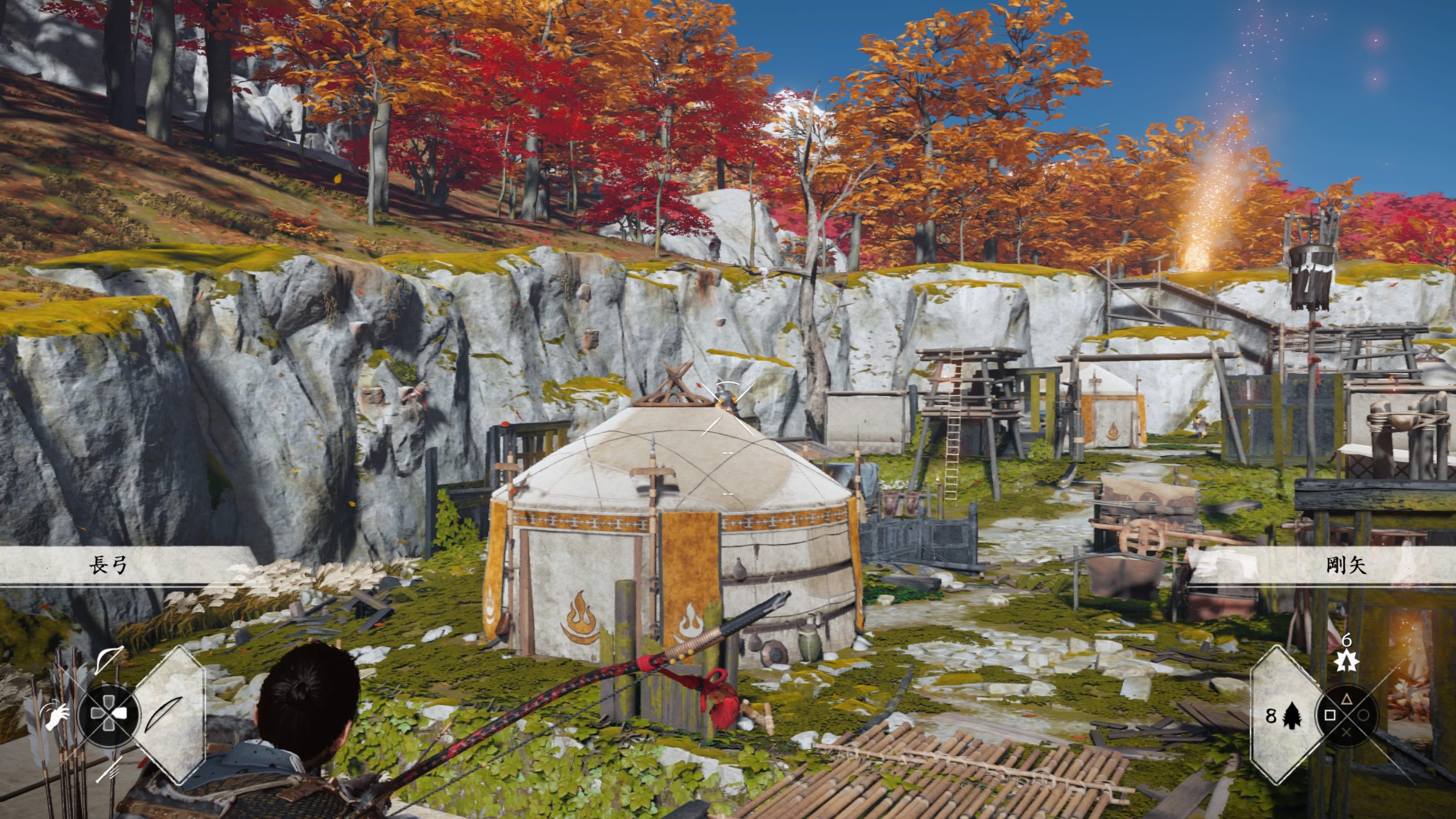Image resolution: width=1456 pixels, height=819 pixels.
Task: Click the star-shaped ammo icon near the 6
Action: point(1347,661)
